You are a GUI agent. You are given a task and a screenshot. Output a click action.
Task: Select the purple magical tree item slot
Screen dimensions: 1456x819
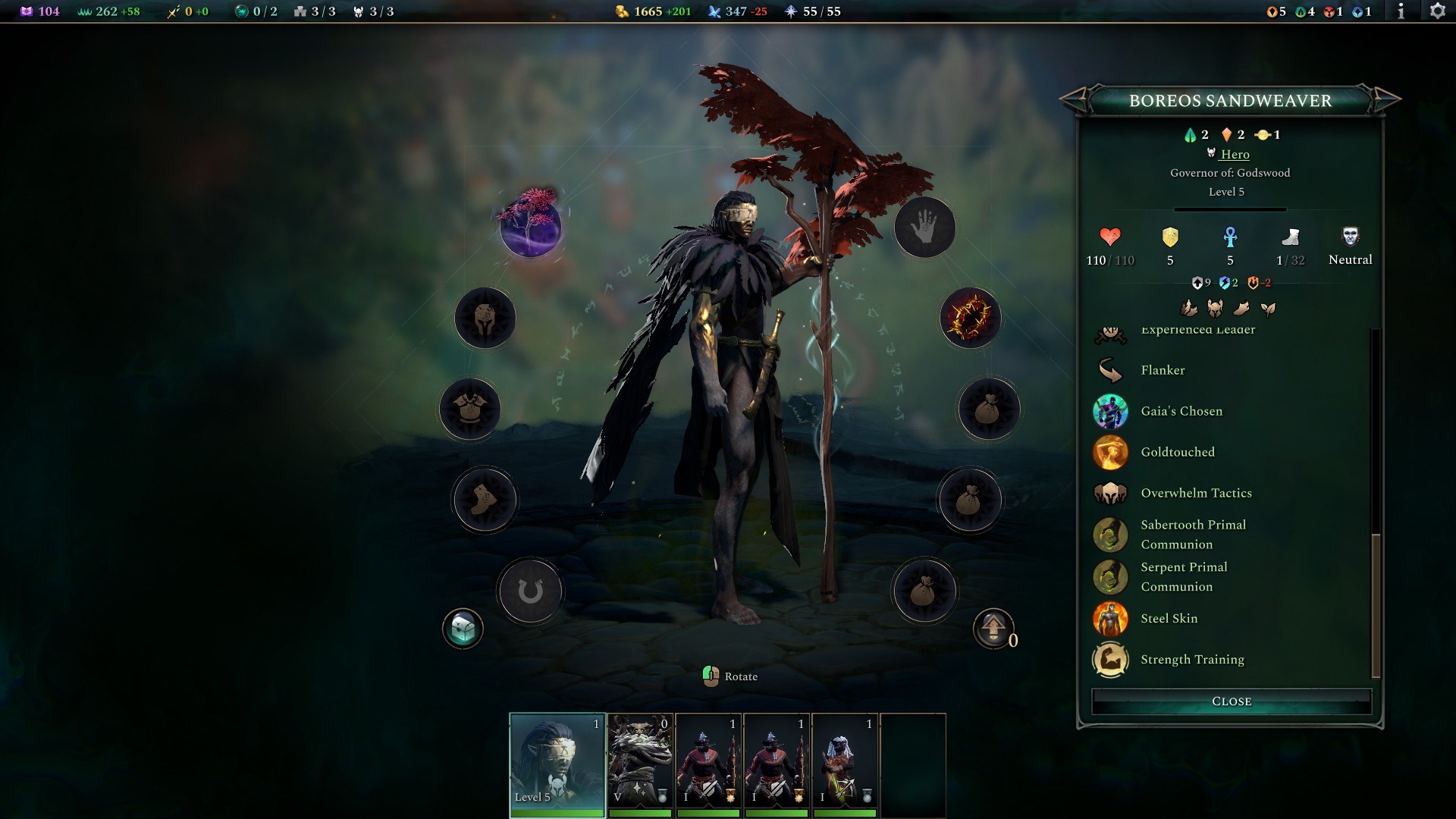(x=529, y=227)
